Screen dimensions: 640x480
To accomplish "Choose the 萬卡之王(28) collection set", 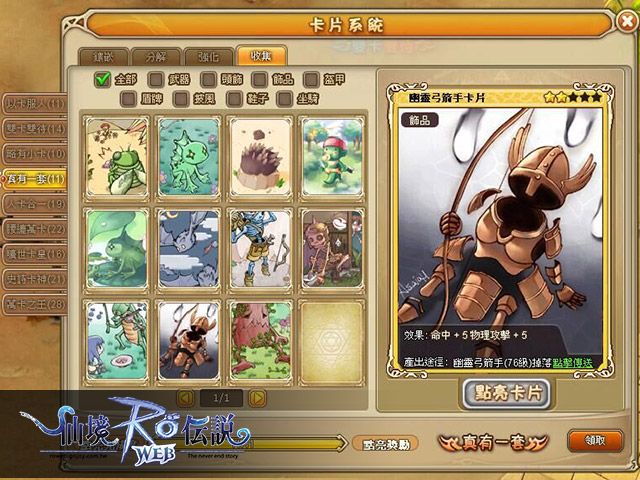I will coord(33,303).
